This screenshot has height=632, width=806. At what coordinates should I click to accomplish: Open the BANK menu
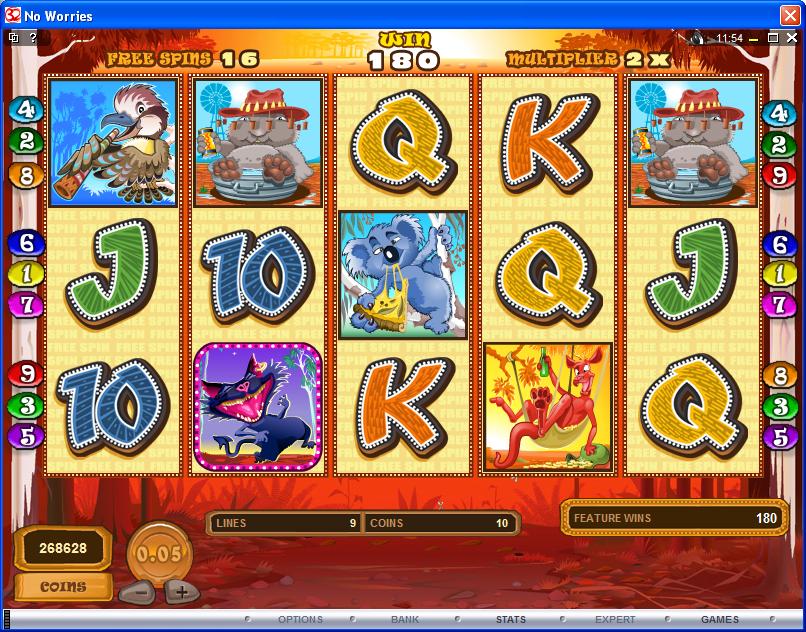pos(405,620)
